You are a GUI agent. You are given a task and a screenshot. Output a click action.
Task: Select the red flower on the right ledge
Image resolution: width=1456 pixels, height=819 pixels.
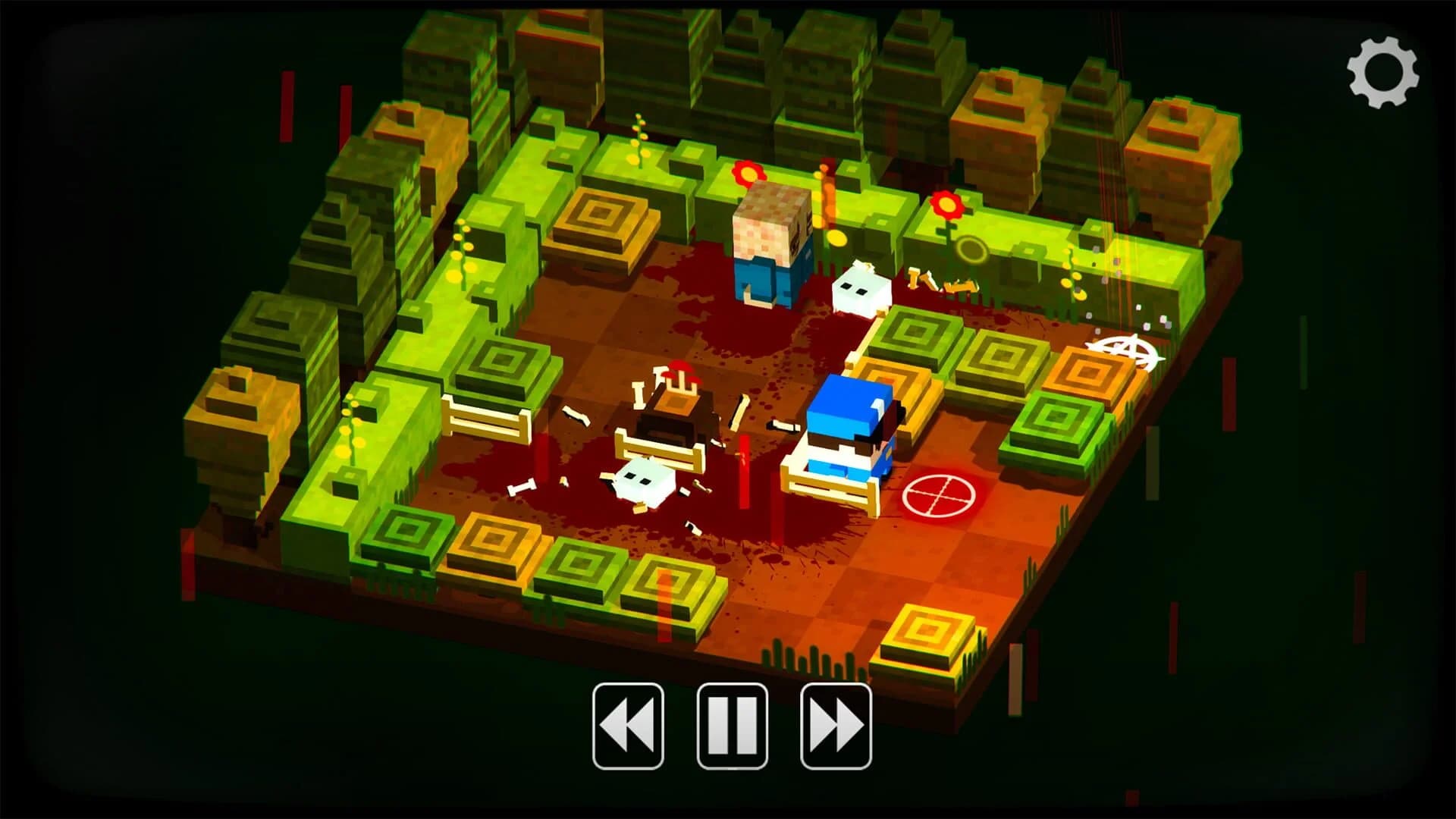coord(945,206)
